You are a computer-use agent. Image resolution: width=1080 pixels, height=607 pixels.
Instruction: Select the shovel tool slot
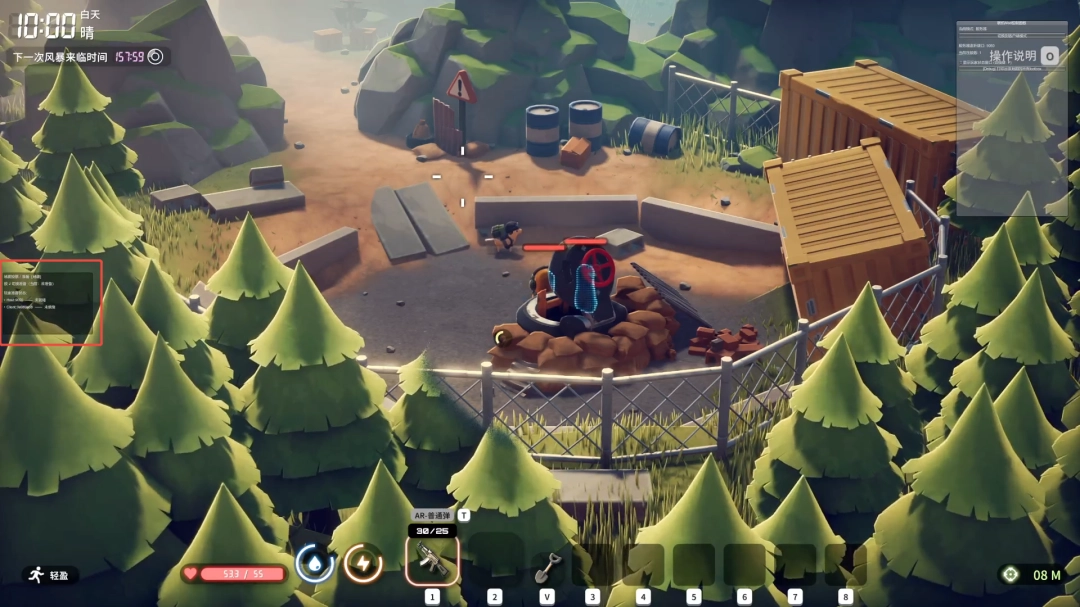546,565
